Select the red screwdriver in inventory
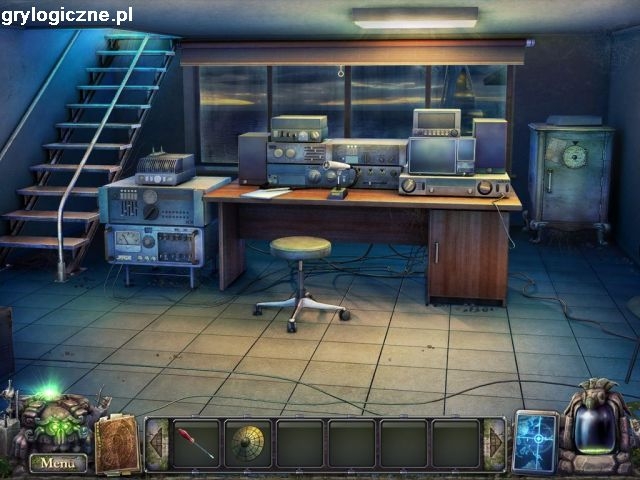The height and width of the screenshot is (480, 640). click(197, 442)
